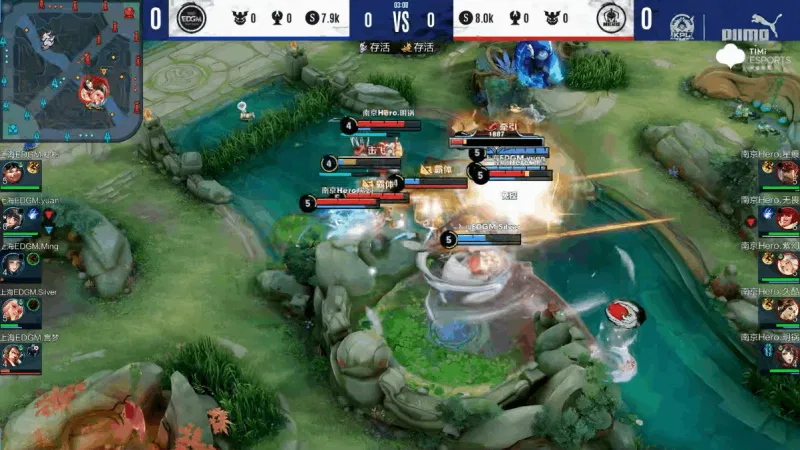This screenshot has height=450, width=800.
Task: Click the Nanjing Hero team logo
Action: [x=610, y=18]
